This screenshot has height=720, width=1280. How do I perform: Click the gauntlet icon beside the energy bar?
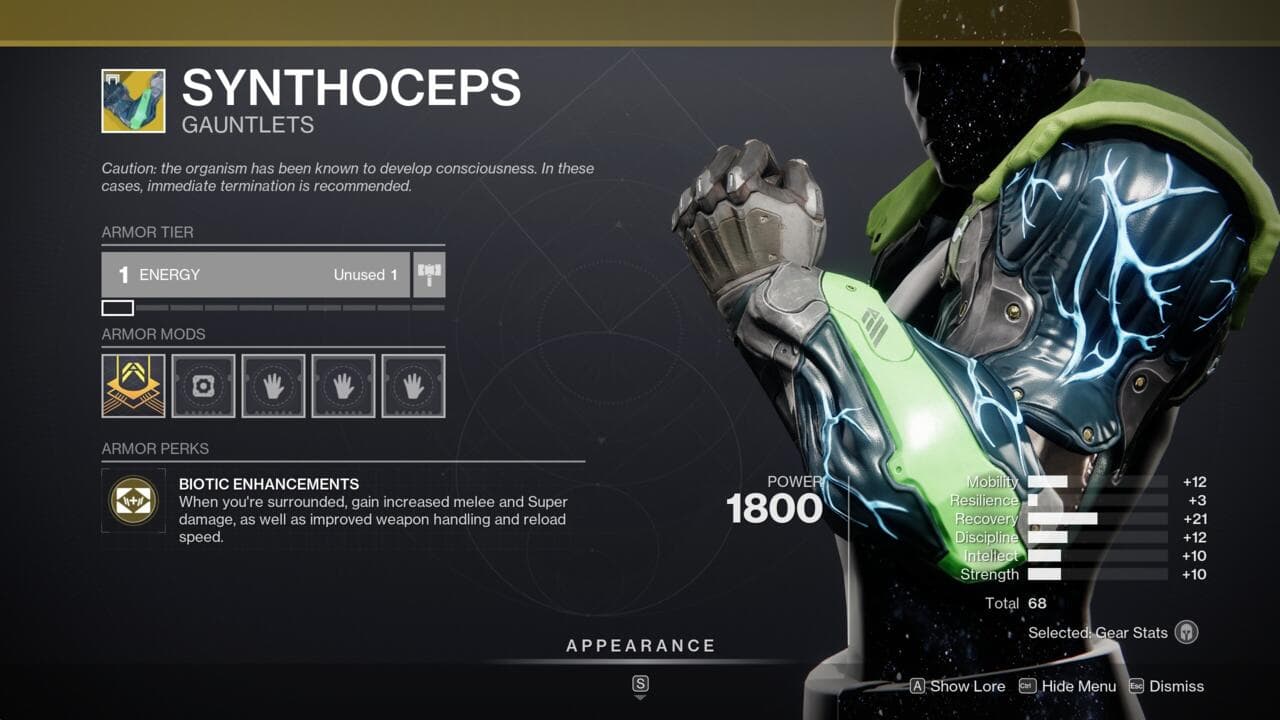click(x=429, y=274)
